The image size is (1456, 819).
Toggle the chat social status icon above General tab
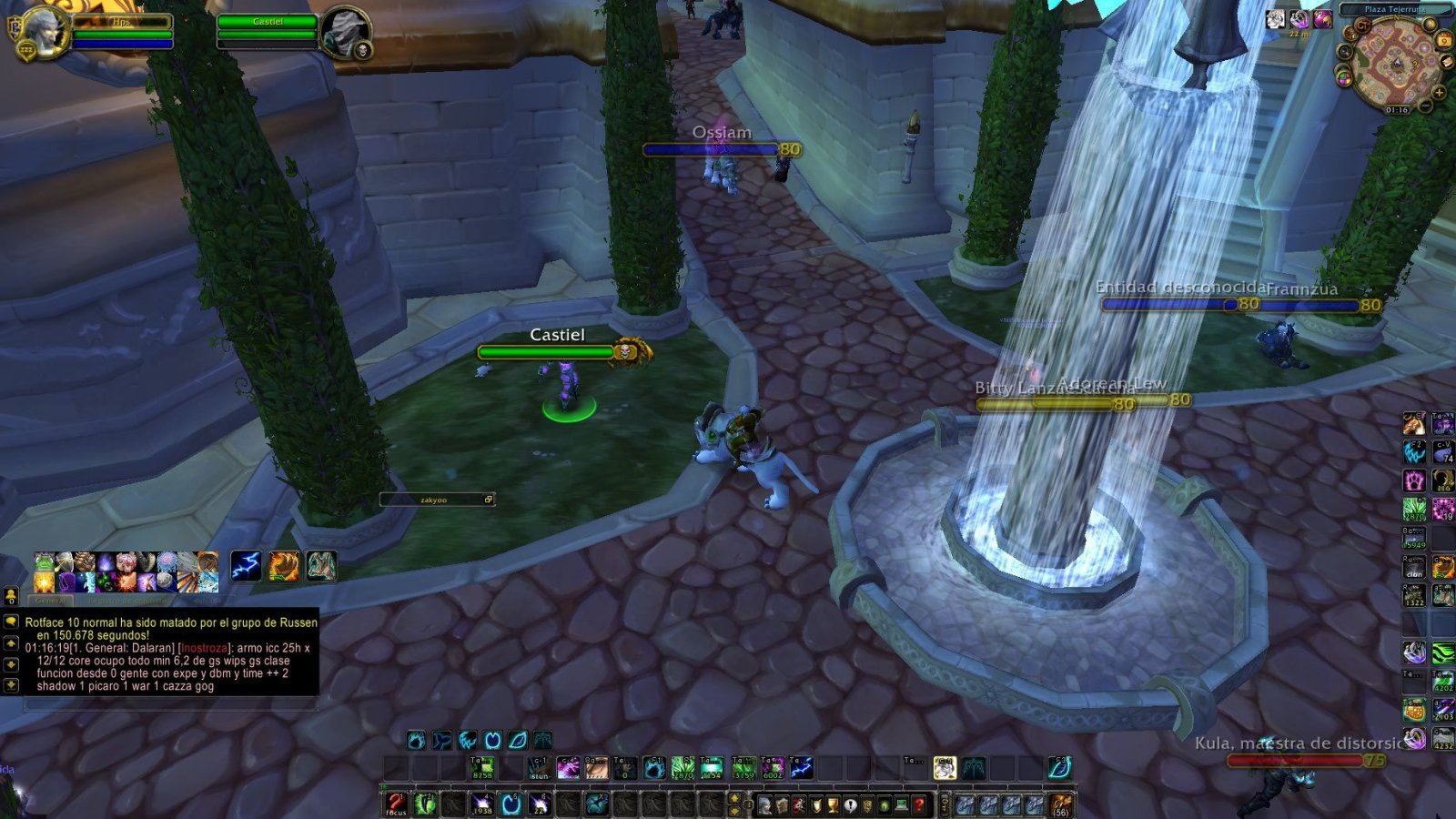[11, 597]
